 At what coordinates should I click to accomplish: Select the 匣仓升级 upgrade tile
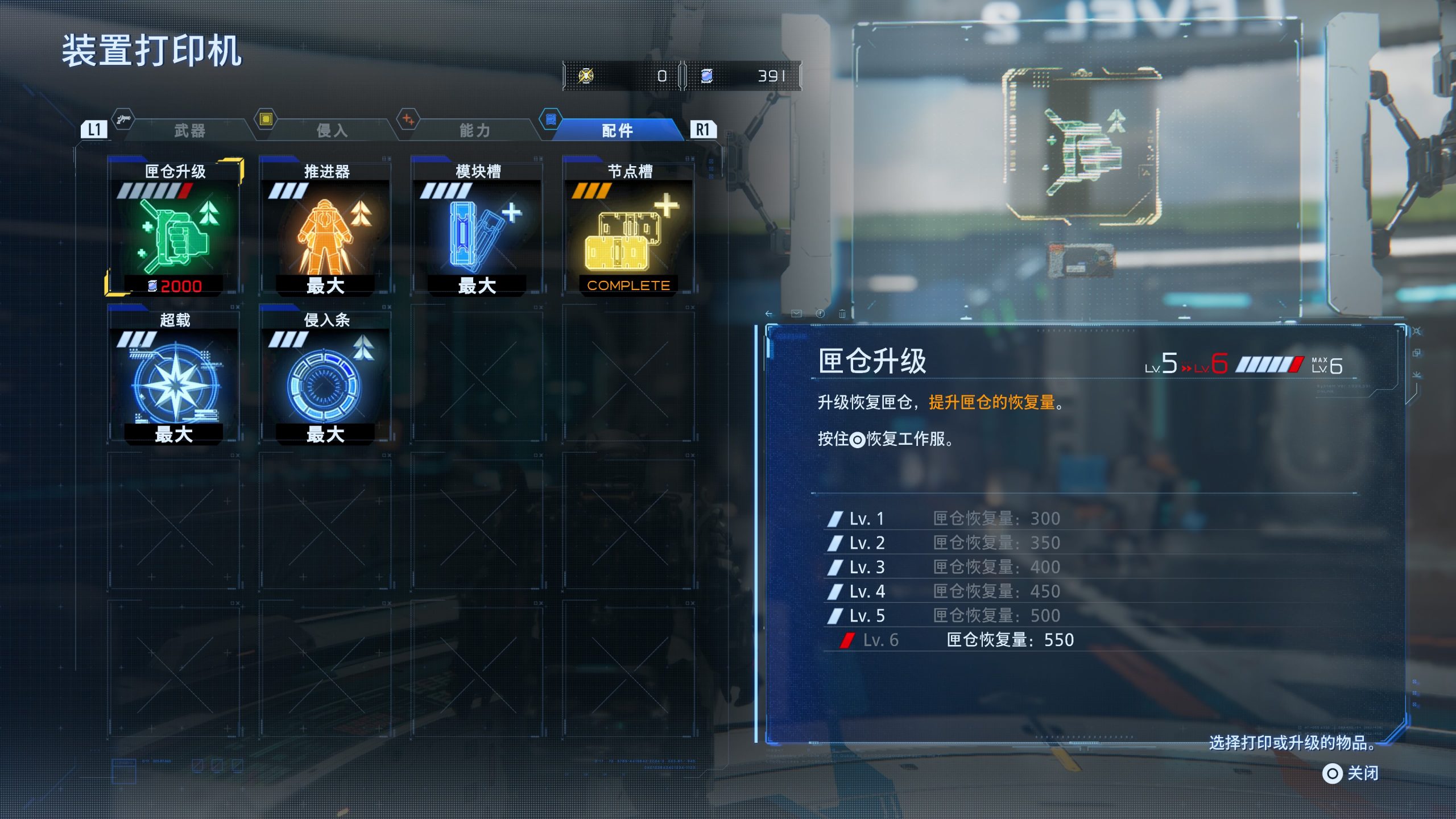point(174,227)
